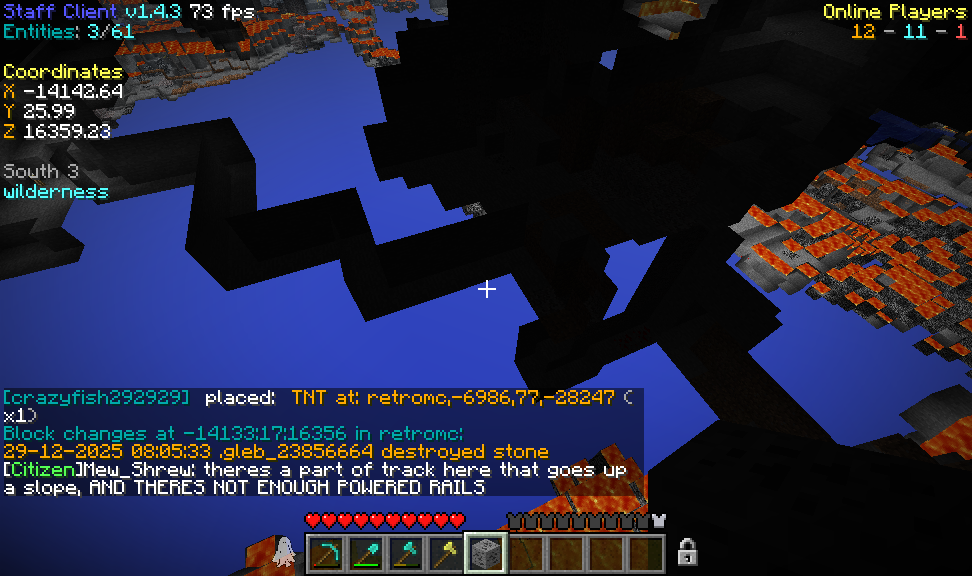The width and height of the screenshot is (972, 576).
Task: Select the diamond shovel hotbar slot
Action: click(366, 553)
